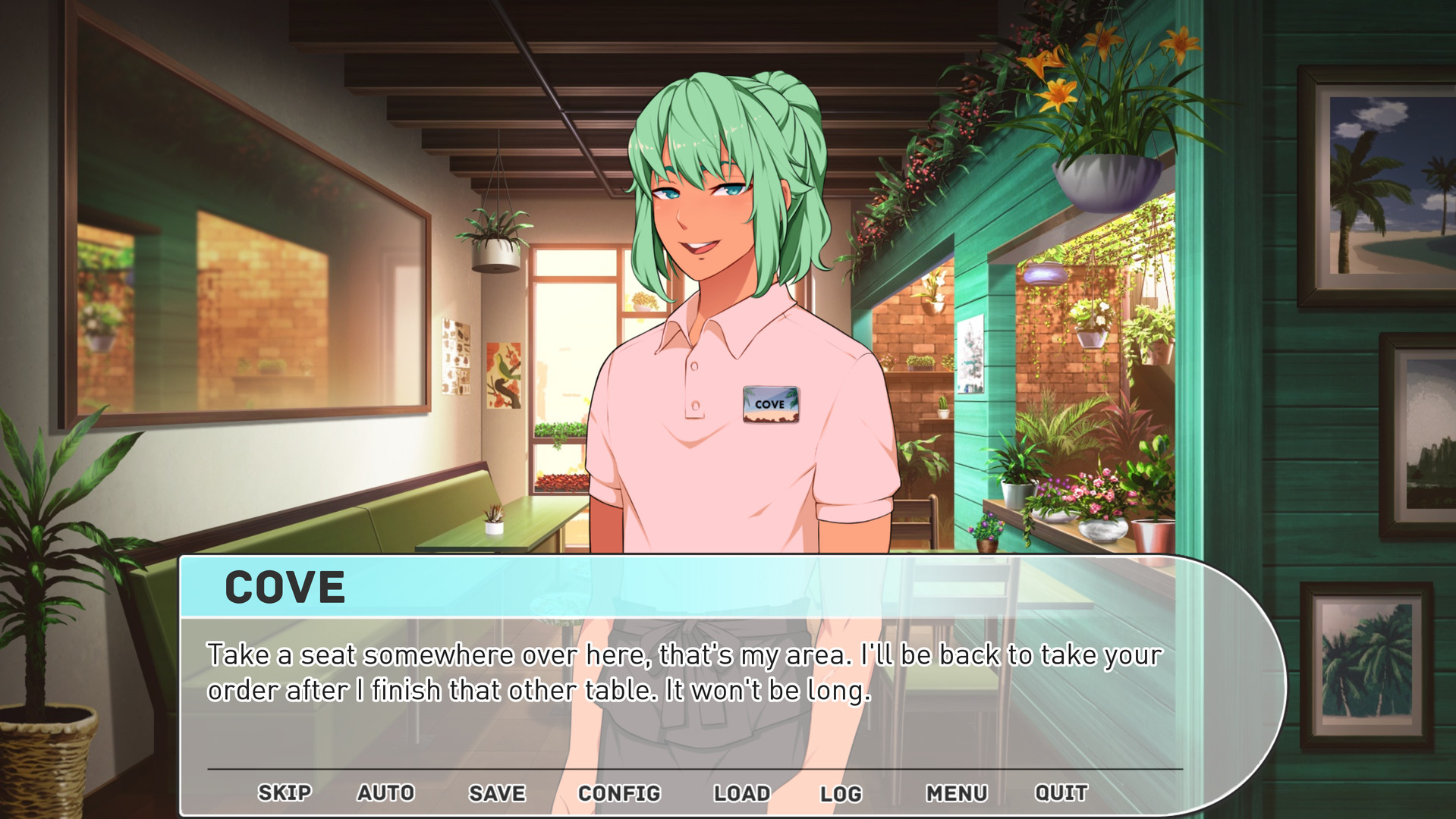
Task: Enable AUTO mode for automatic text advance
Action: point(385,792)
